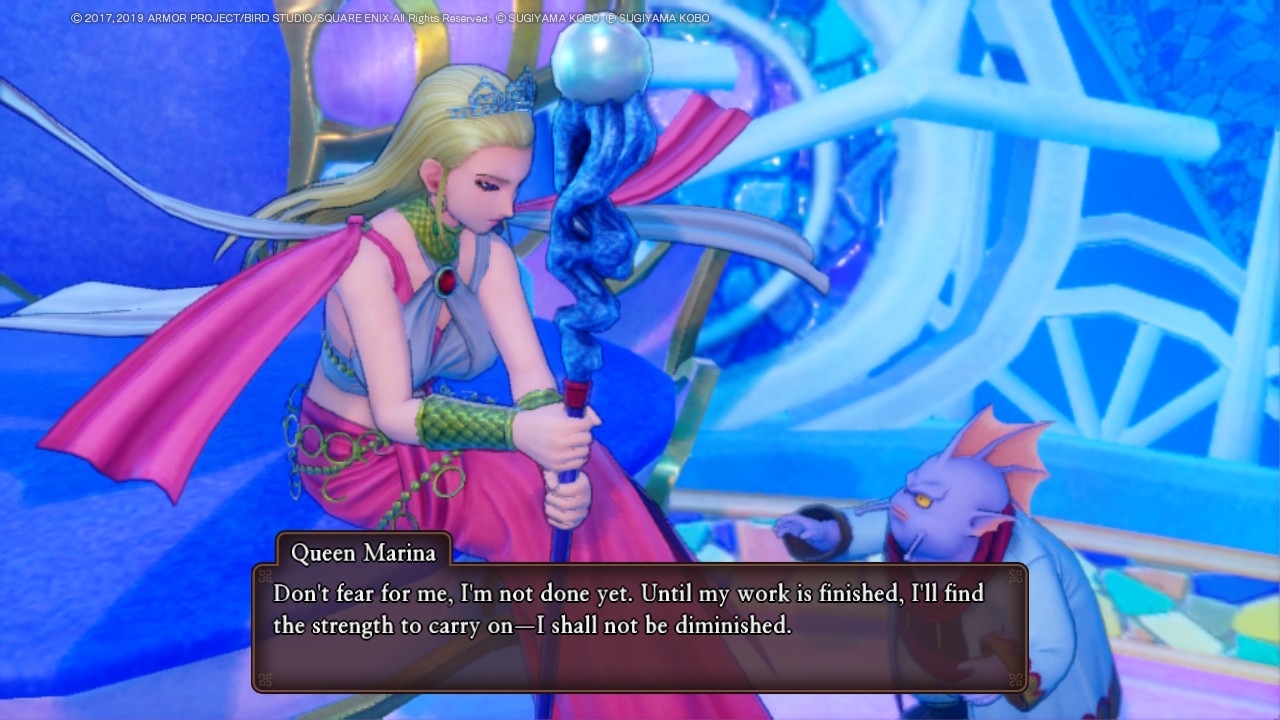Advance Queen Marina's dialogue text box
The image size is (1280, 720).
click(640, 627)
